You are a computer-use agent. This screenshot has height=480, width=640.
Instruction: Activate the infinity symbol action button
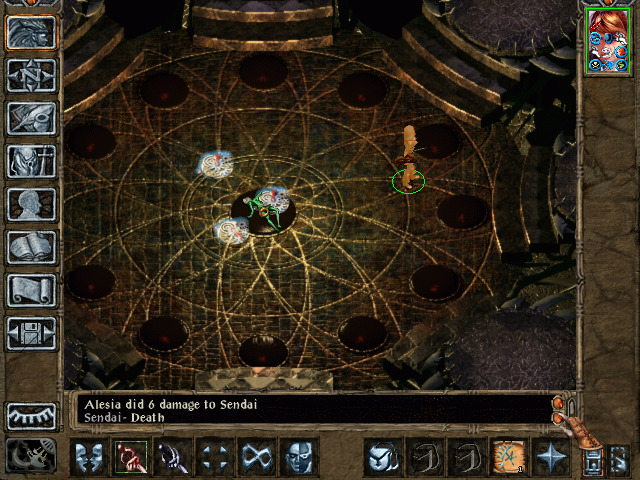point(257,457)
